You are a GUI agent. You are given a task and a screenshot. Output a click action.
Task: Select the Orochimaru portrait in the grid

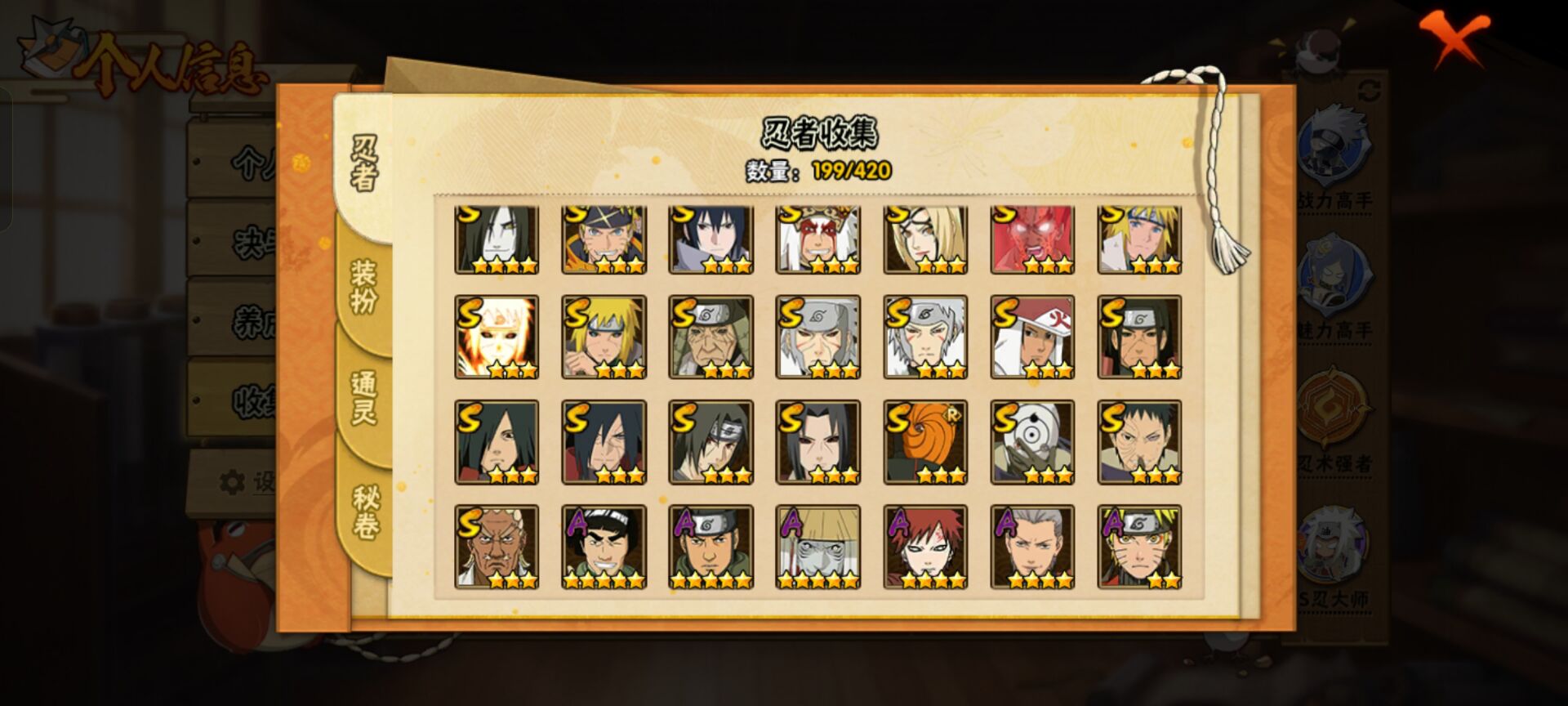pos(497,239)
